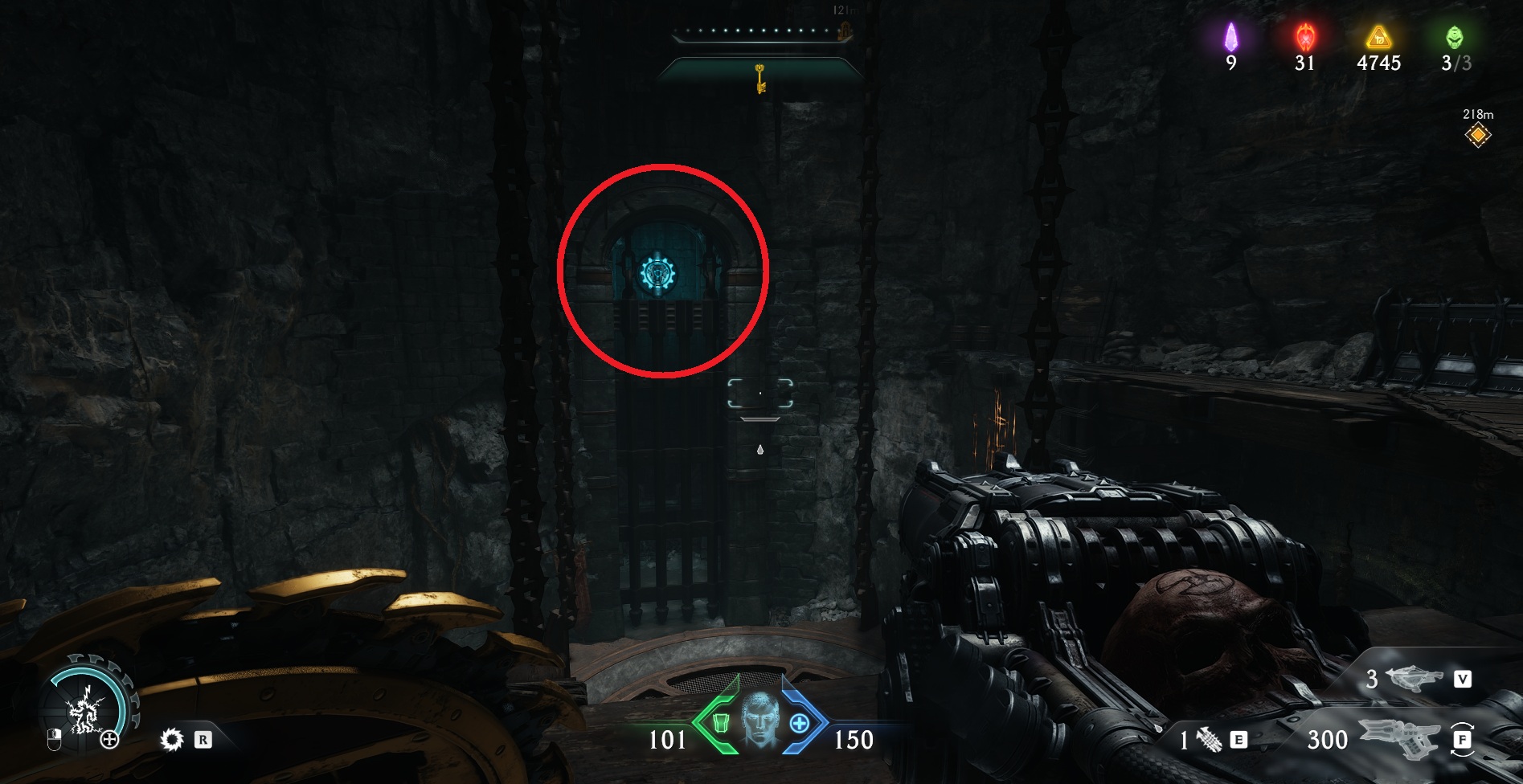Image resolution: width=1523 pixels, height=784 pixels.
Task: Click the heavy weapon icon with 3 charges
Action: pyautogui.click(x=1414, y=679)
